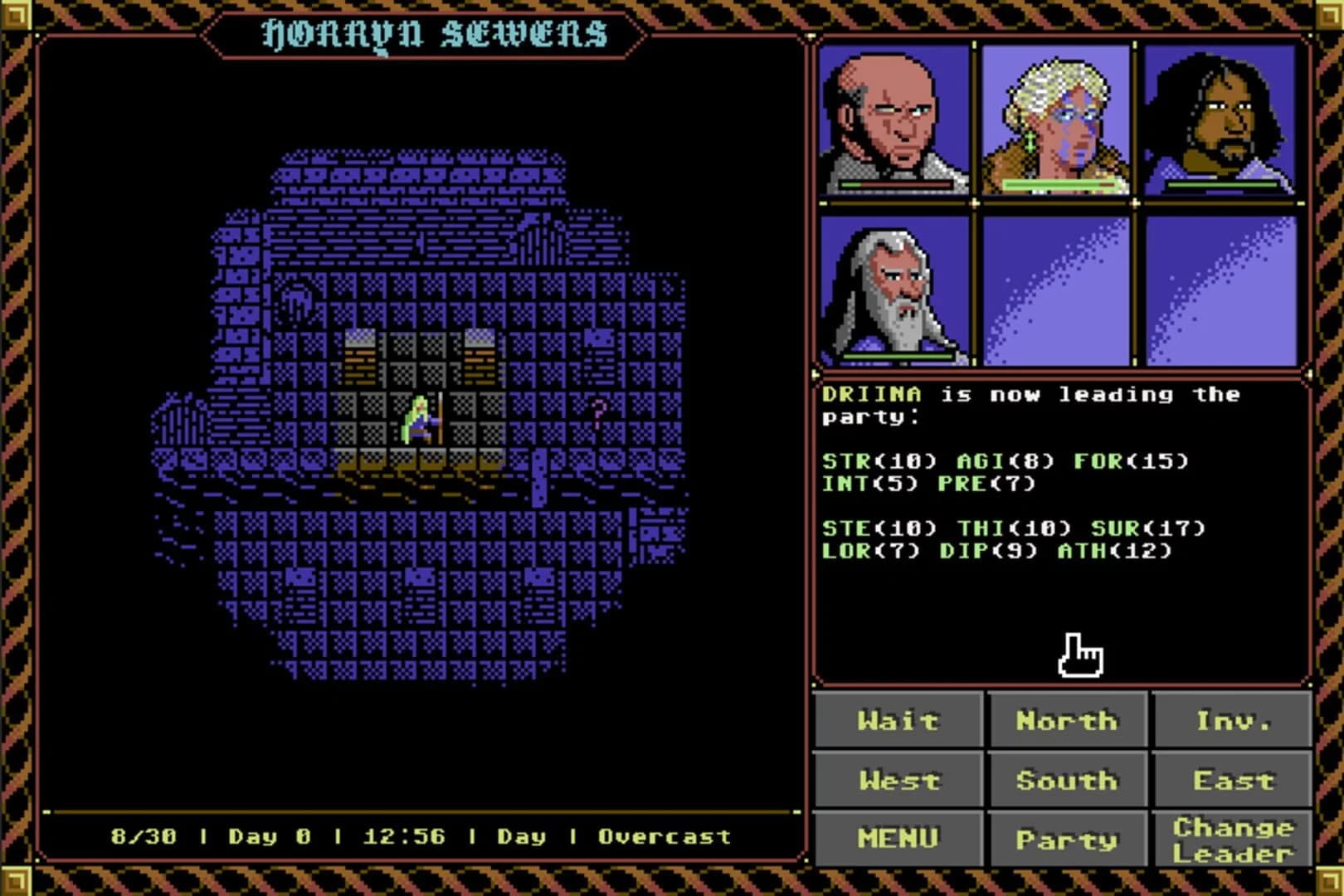
Task: Move the party North
Action: (x=1067, y=722)
